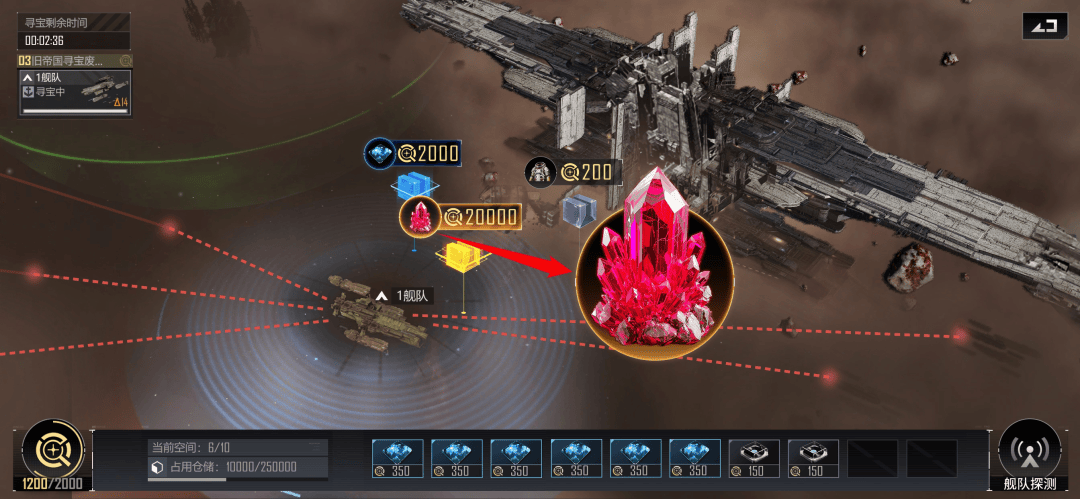
Task: Open the 旧帝国寻宝废… location entry
Action: coord(68,61)
